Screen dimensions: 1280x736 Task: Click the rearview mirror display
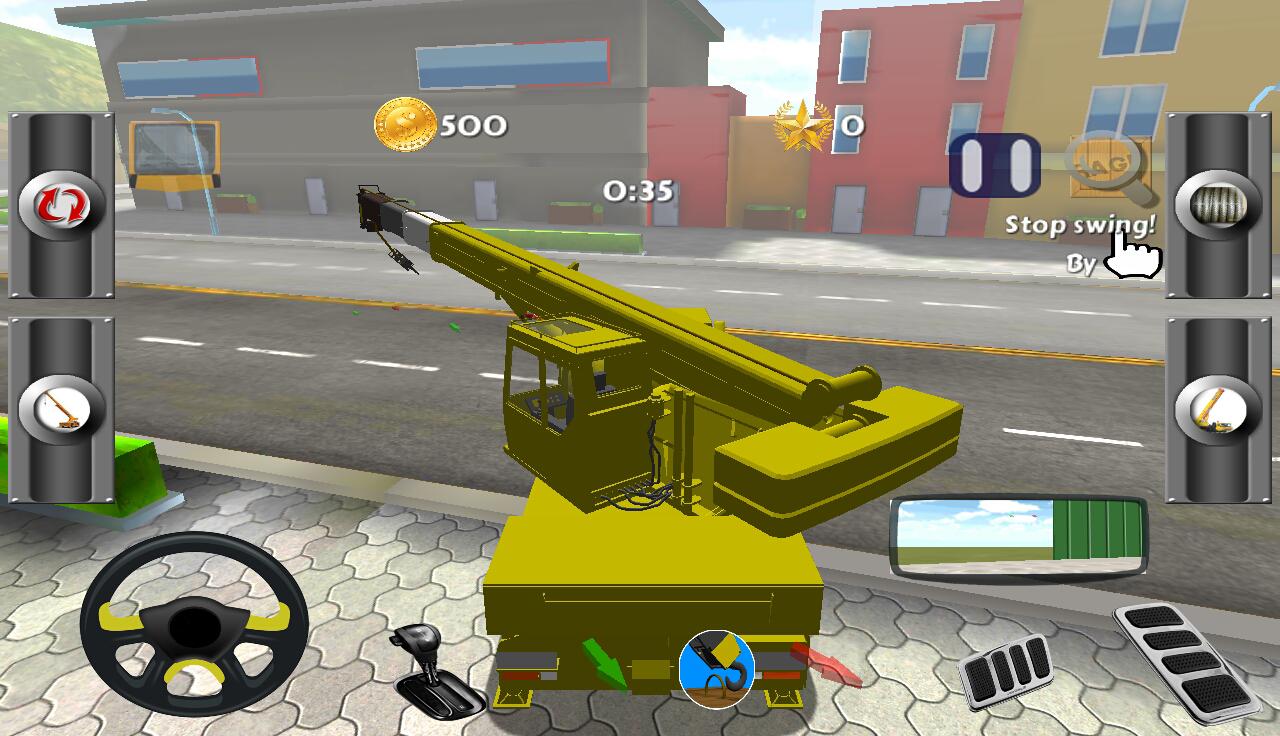point(1019,539)
